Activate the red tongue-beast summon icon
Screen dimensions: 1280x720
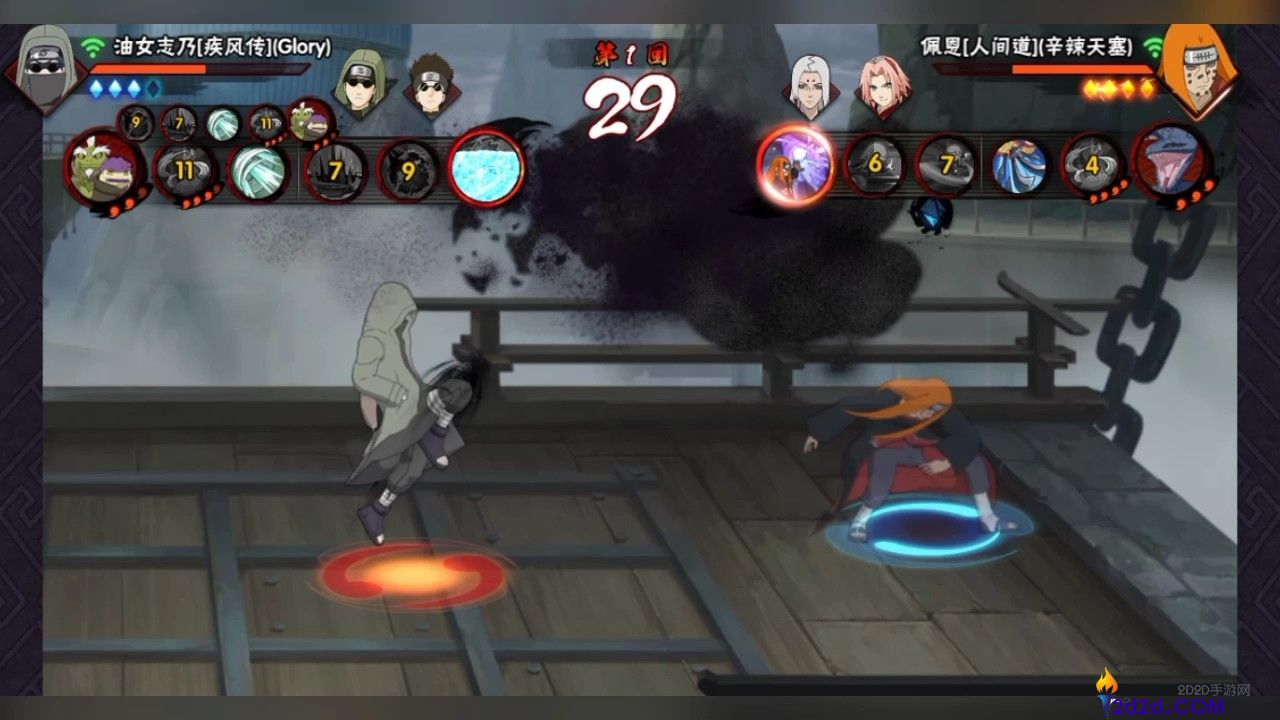coord(1172,162)
